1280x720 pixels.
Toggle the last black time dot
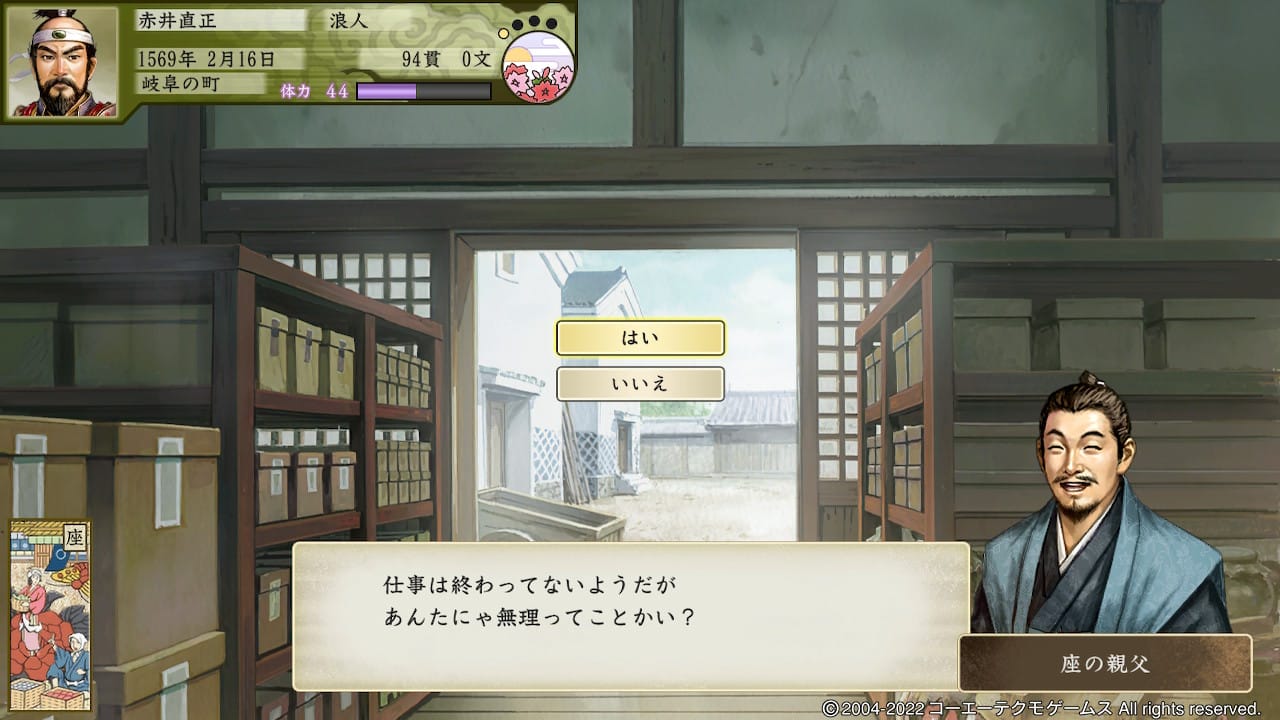(551, 22)
